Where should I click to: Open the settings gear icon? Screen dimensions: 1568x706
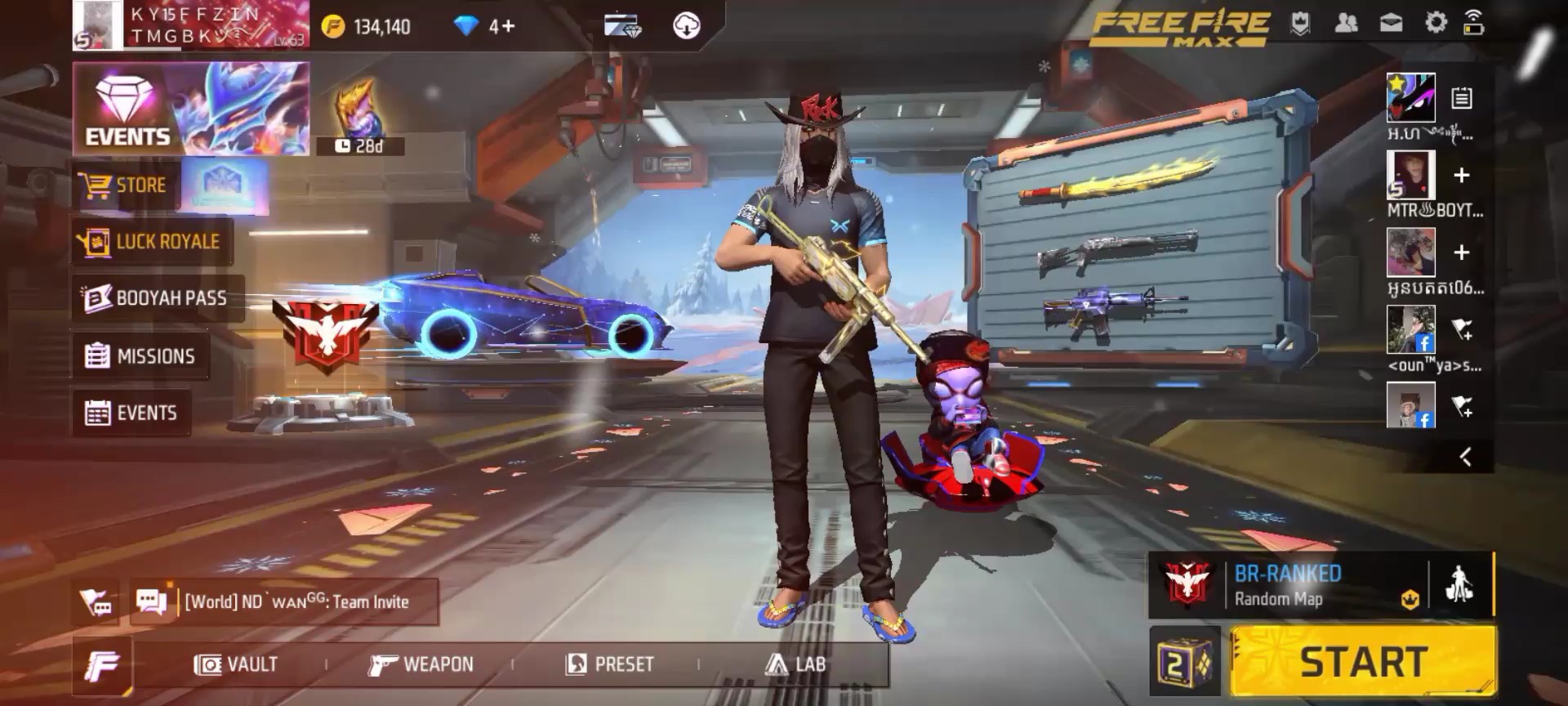point(1436,23)
